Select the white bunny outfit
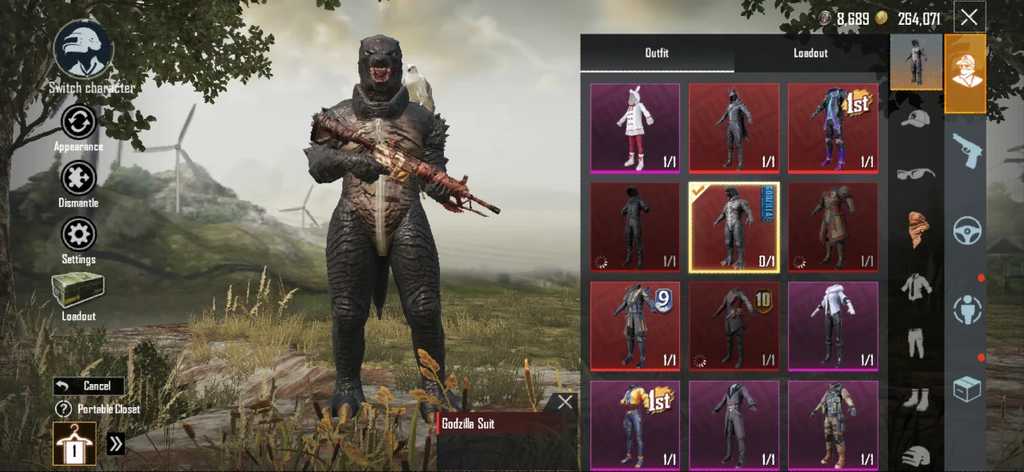 (635, 128)
